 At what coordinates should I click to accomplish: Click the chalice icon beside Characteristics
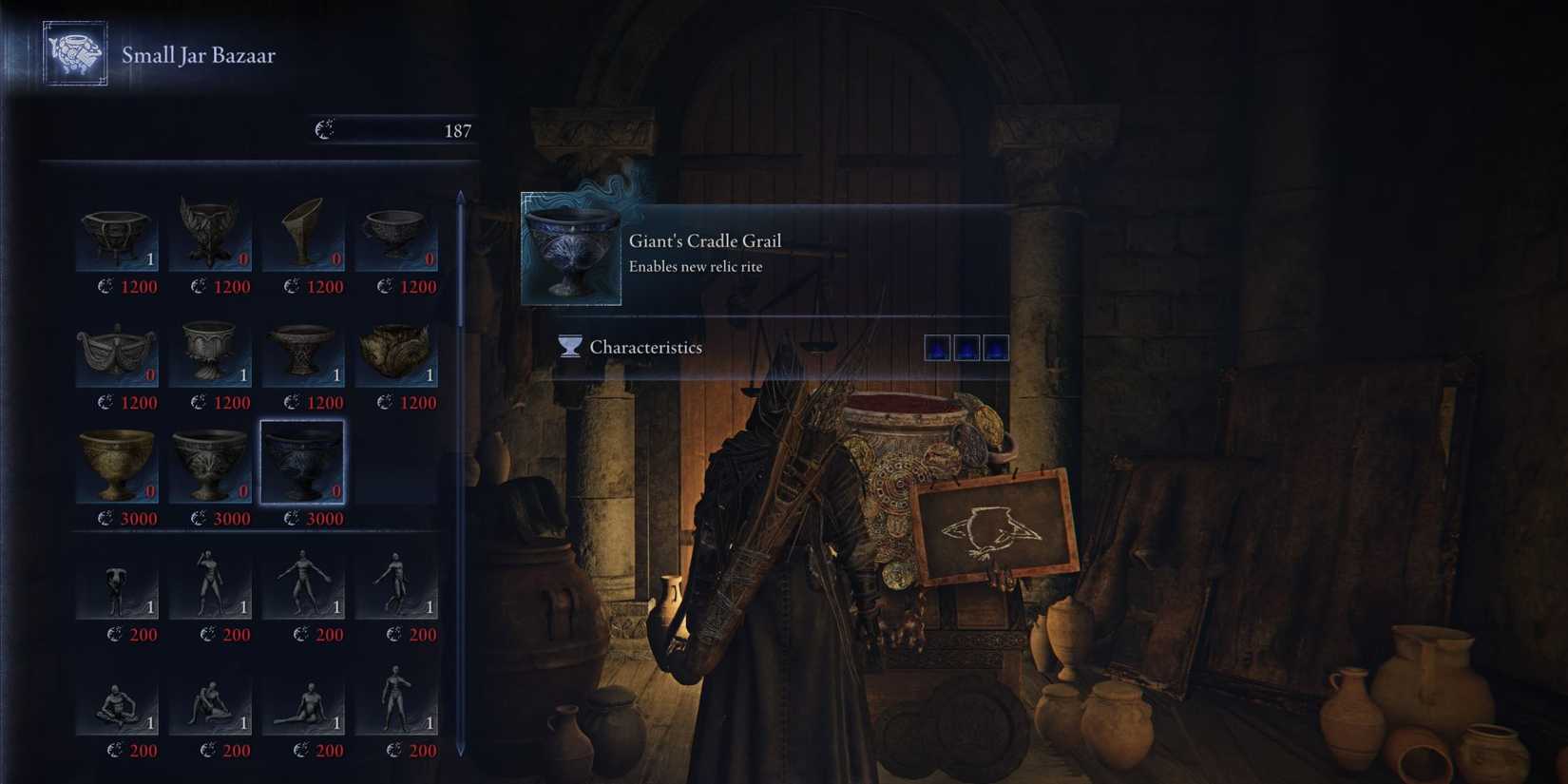[567, 347]
